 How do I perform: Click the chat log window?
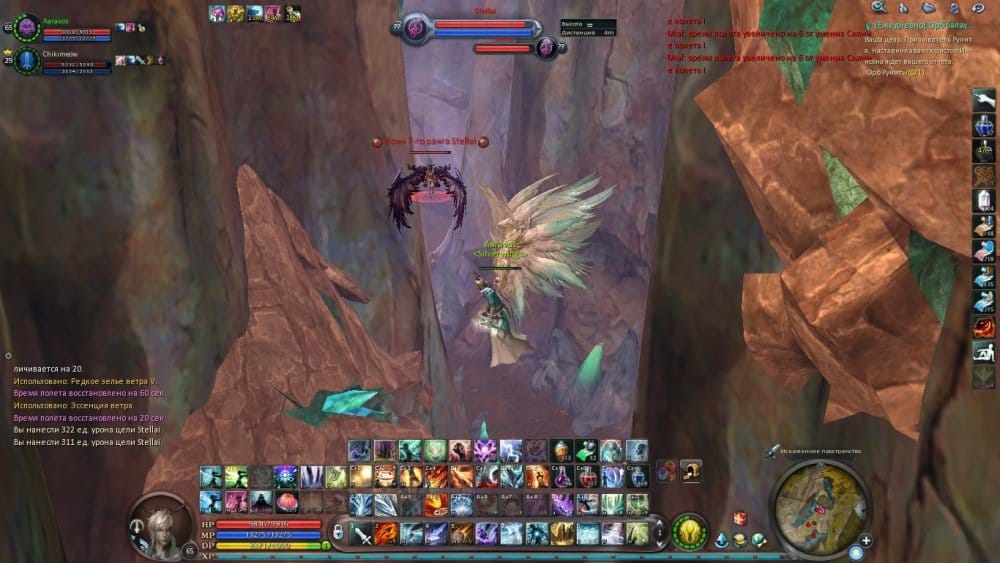click(x=90, y=400)
